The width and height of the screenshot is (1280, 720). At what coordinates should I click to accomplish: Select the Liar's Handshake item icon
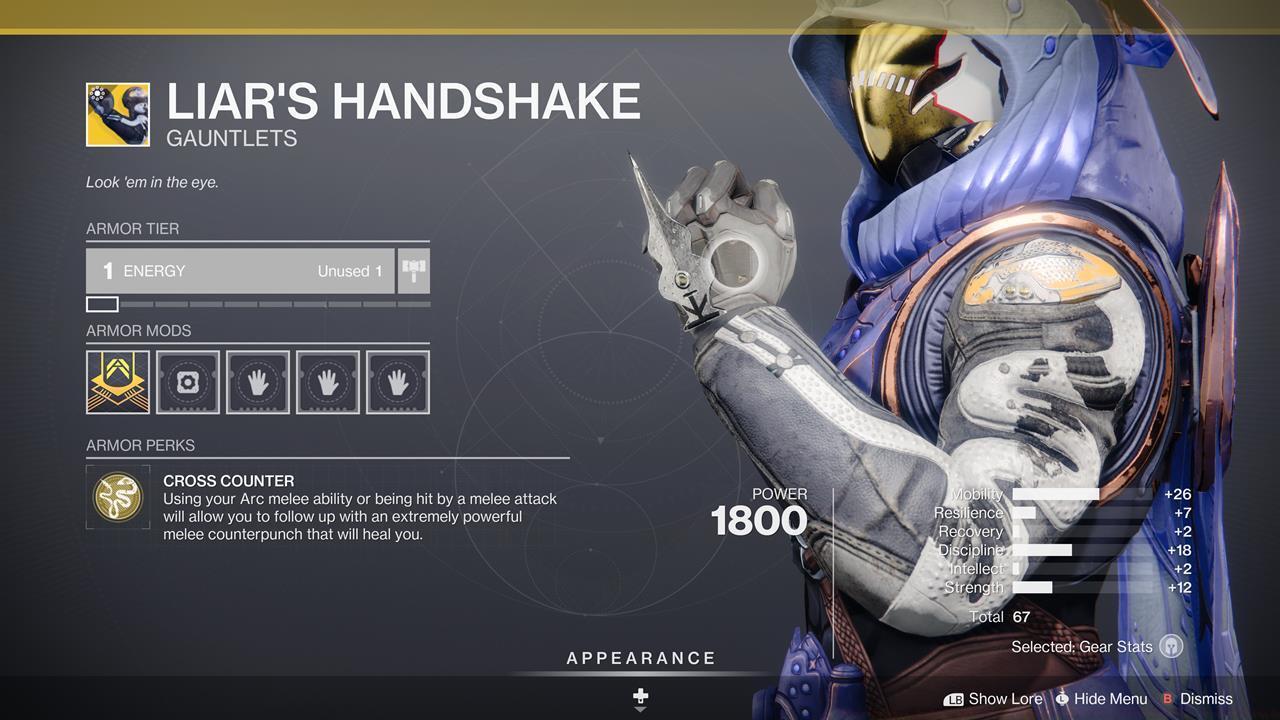tap(115, 102)
